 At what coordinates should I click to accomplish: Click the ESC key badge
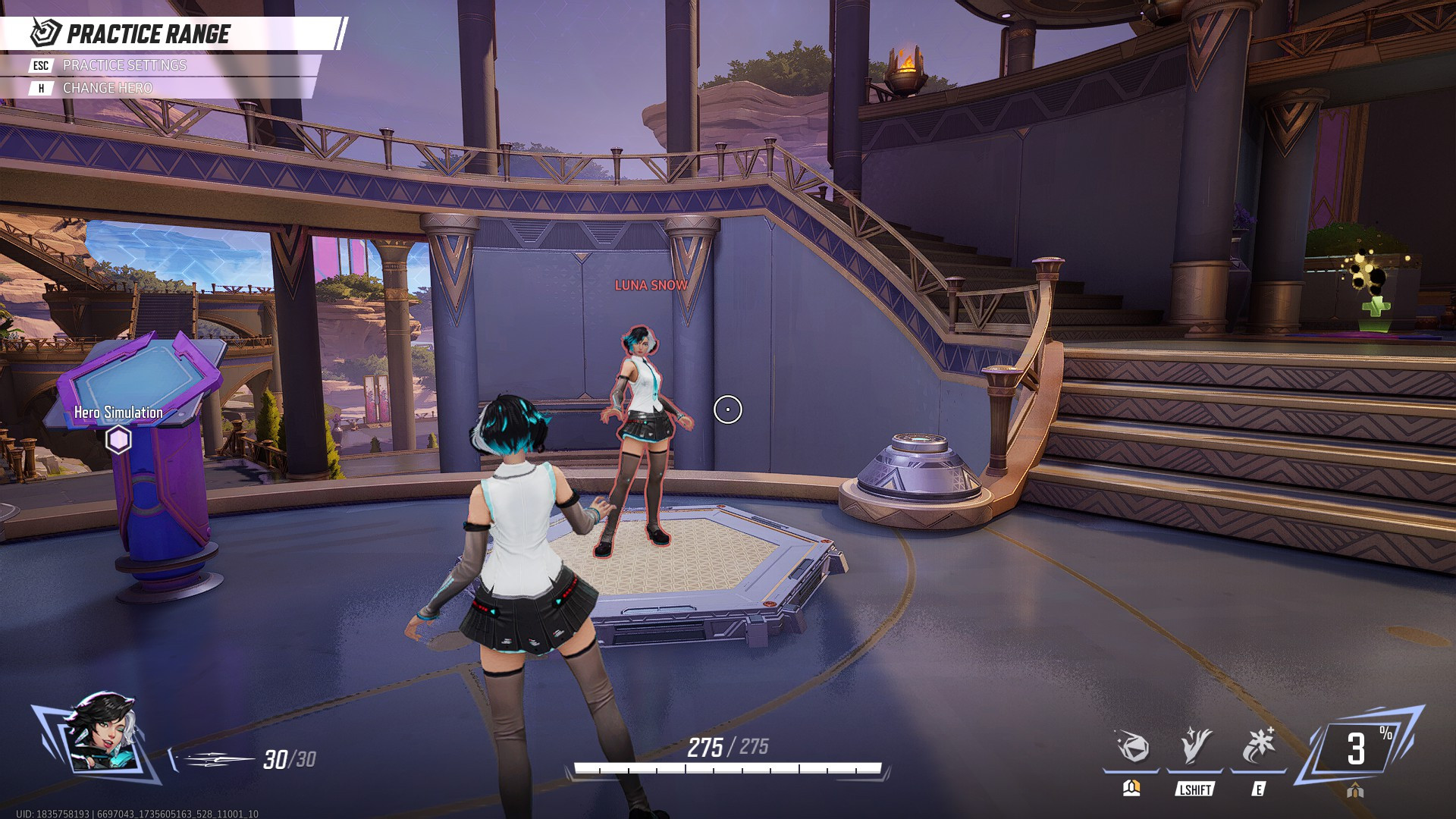[x=39, y=66]
